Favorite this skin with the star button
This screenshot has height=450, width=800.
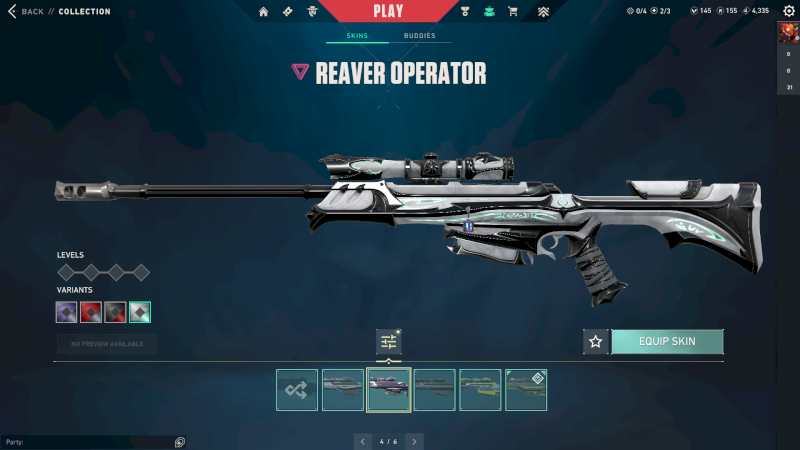pos(596,341)
